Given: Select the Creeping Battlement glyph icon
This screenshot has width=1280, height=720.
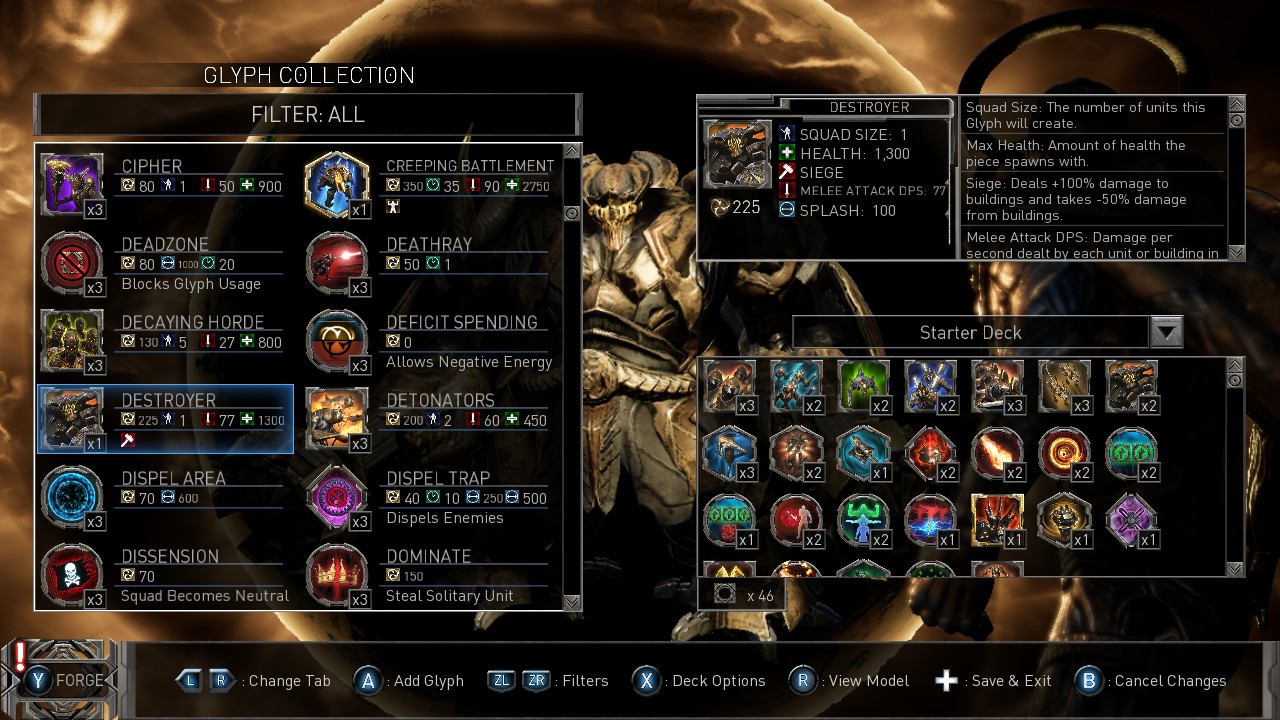Looking at the screenshot, I should [337, 183].
